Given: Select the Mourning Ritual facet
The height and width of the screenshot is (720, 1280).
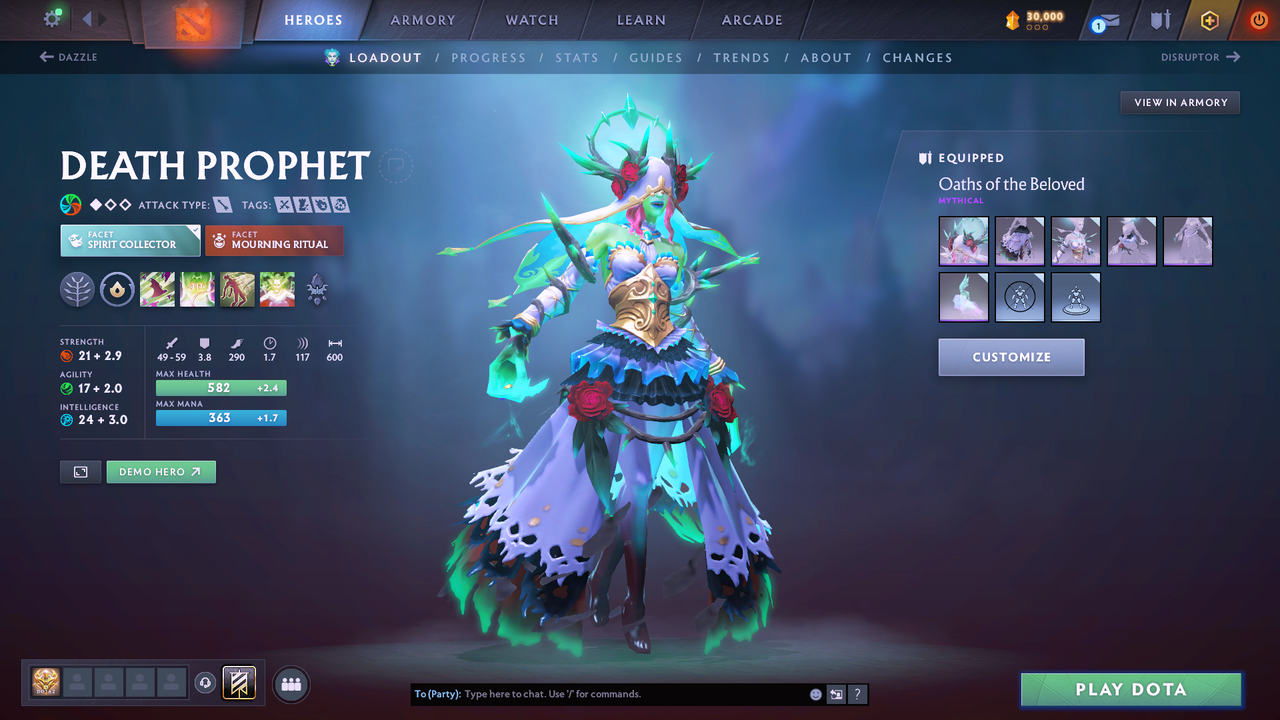Looking at the screenshot, I should coord(274,240).
